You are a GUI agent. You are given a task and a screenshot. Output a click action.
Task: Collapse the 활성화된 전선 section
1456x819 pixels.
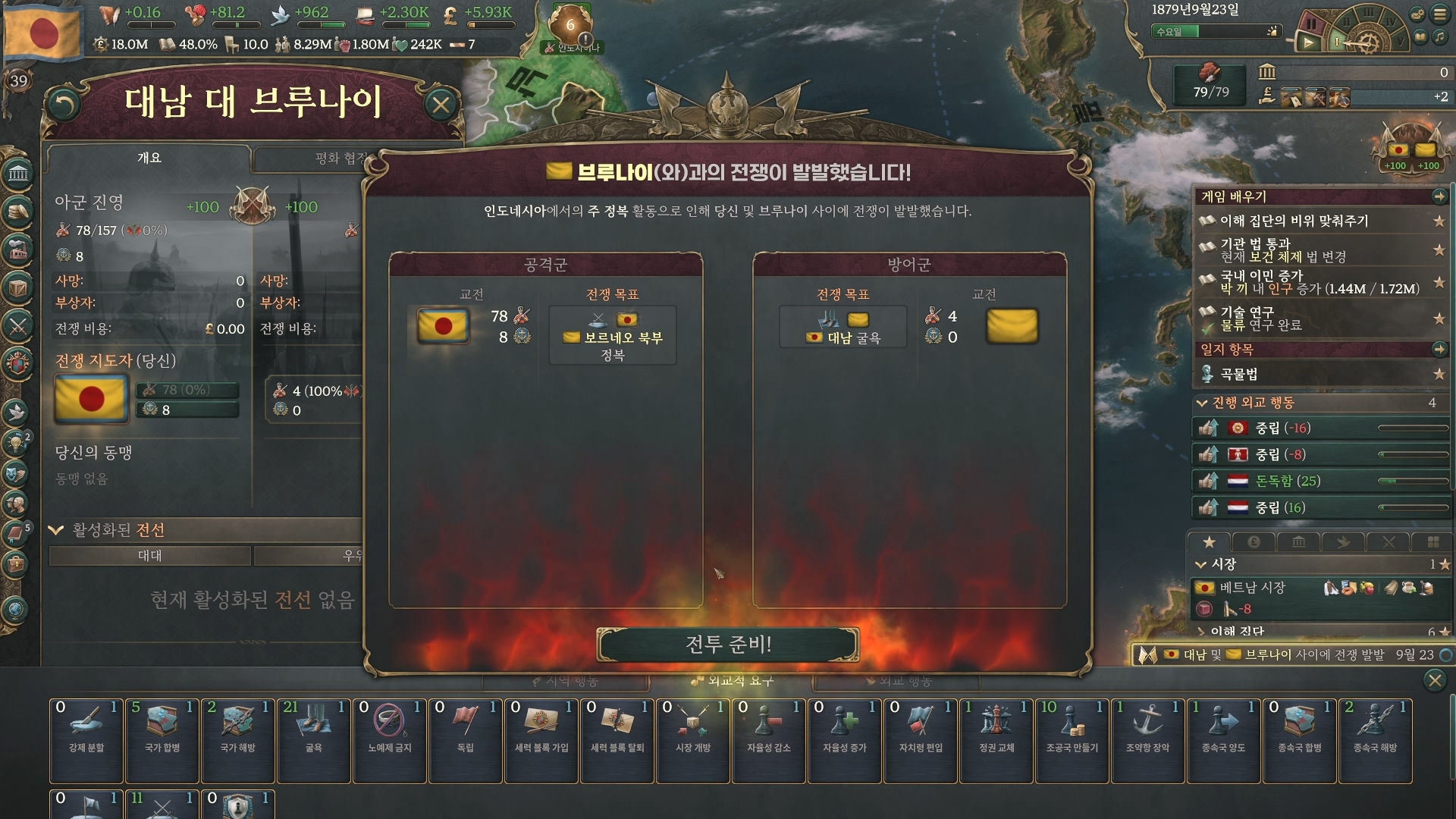tap(56, 530)
